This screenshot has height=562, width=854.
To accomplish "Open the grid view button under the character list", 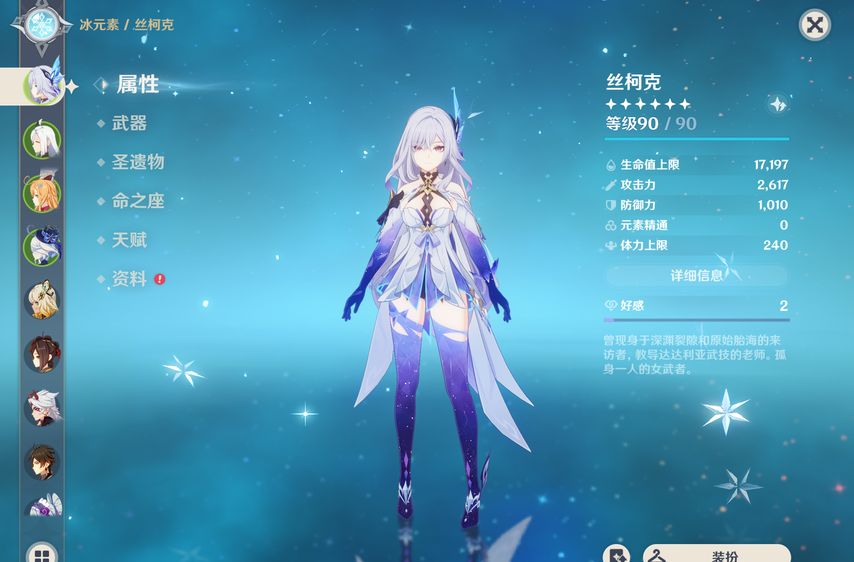I will coord(42,554).
